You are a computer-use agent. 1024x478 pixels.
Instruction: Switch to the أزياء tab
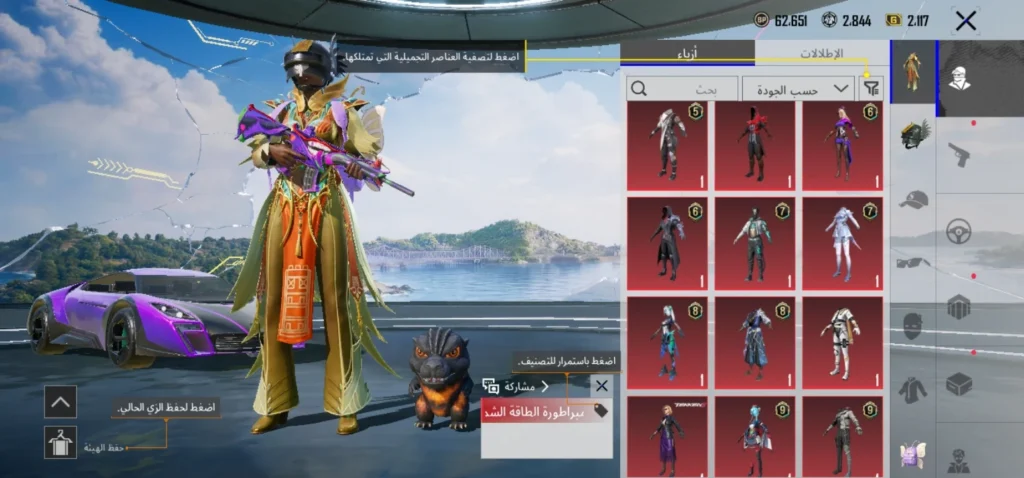click(687, 53)
